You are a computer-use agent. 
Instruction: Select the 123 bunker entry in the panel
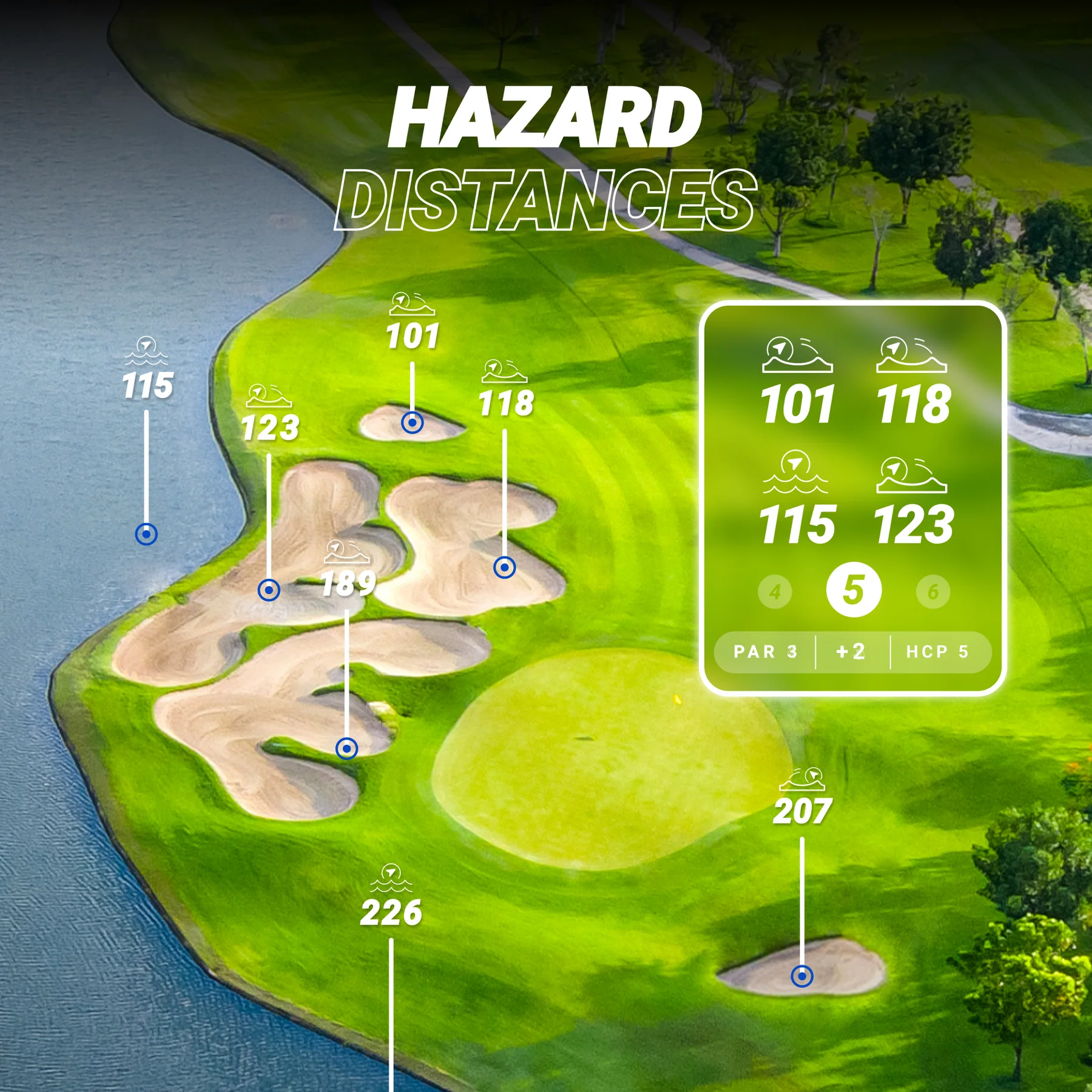[913, 524]
